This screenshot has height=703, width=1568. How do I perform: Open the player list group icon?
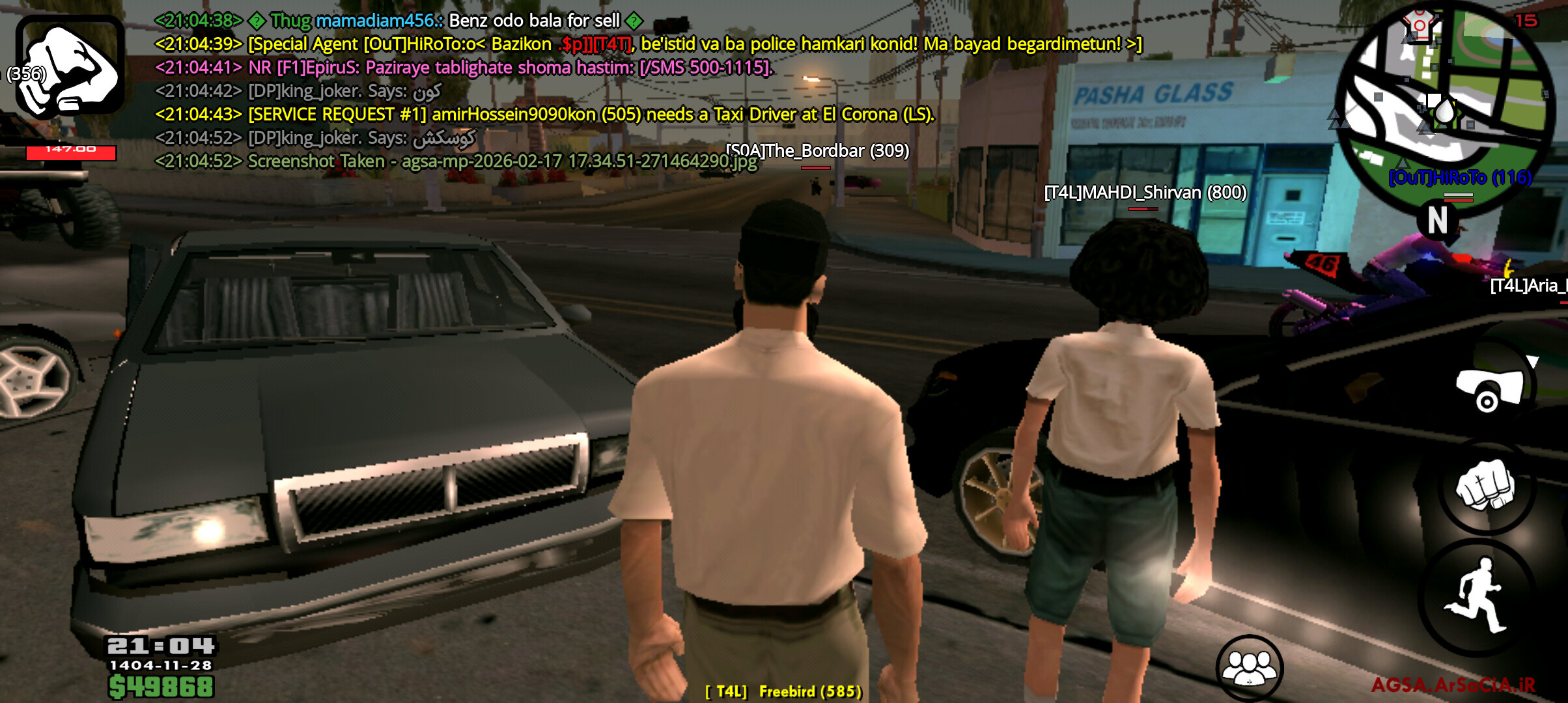1249,668
